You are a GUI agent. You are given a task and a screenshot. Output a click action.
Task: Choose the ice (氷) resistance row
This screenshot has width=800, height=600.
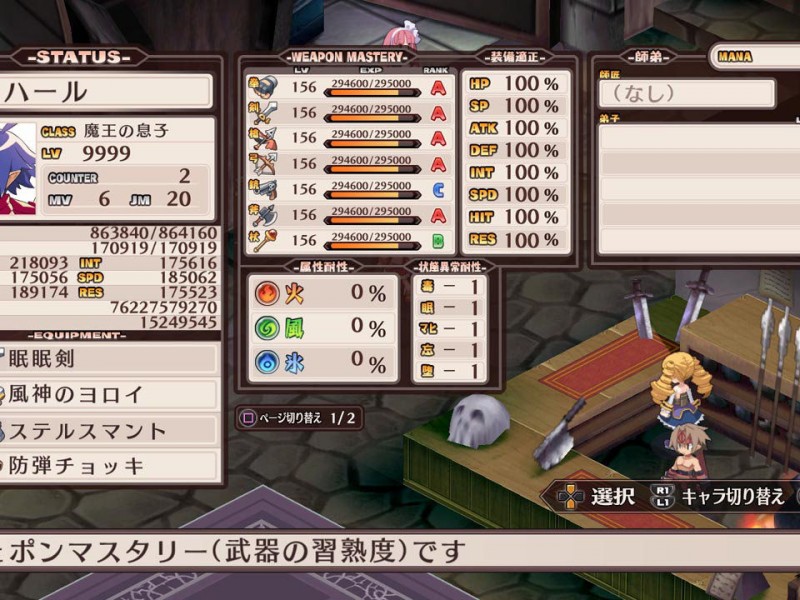pyautogui.click(x=322, y=361)
